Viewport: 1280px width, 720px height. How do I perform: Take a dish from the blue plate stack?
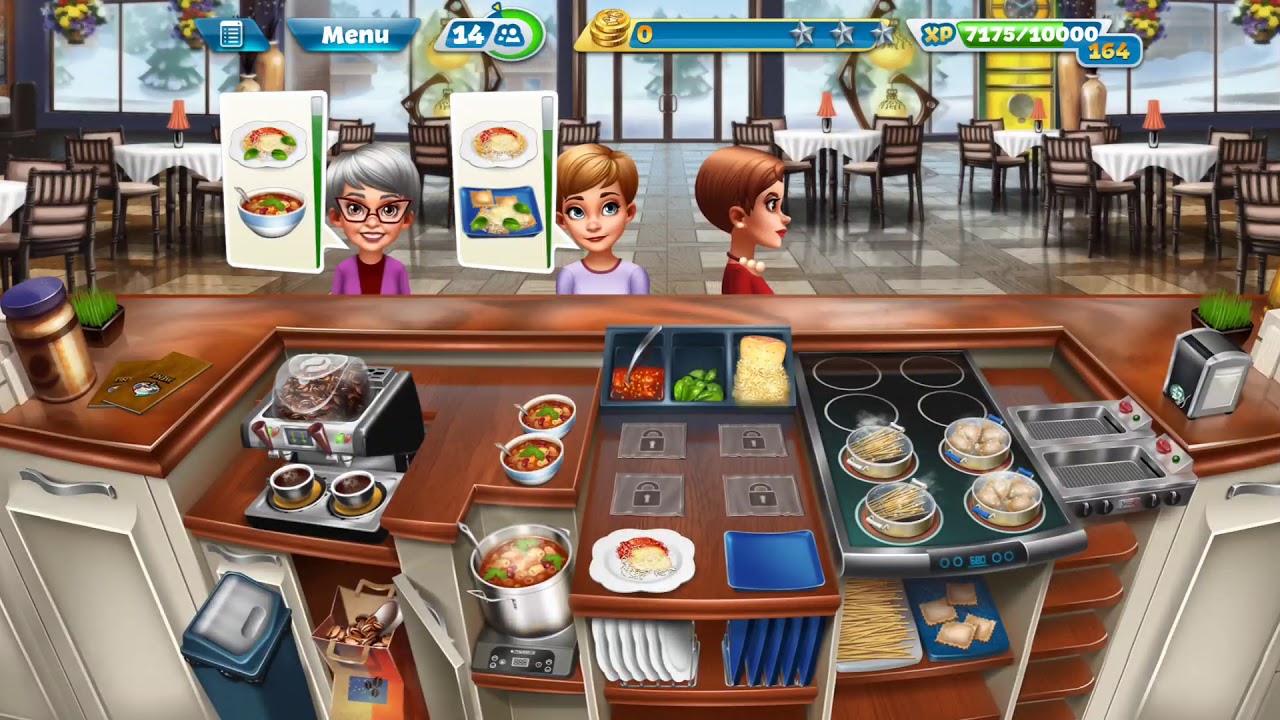tap(773, 650)
